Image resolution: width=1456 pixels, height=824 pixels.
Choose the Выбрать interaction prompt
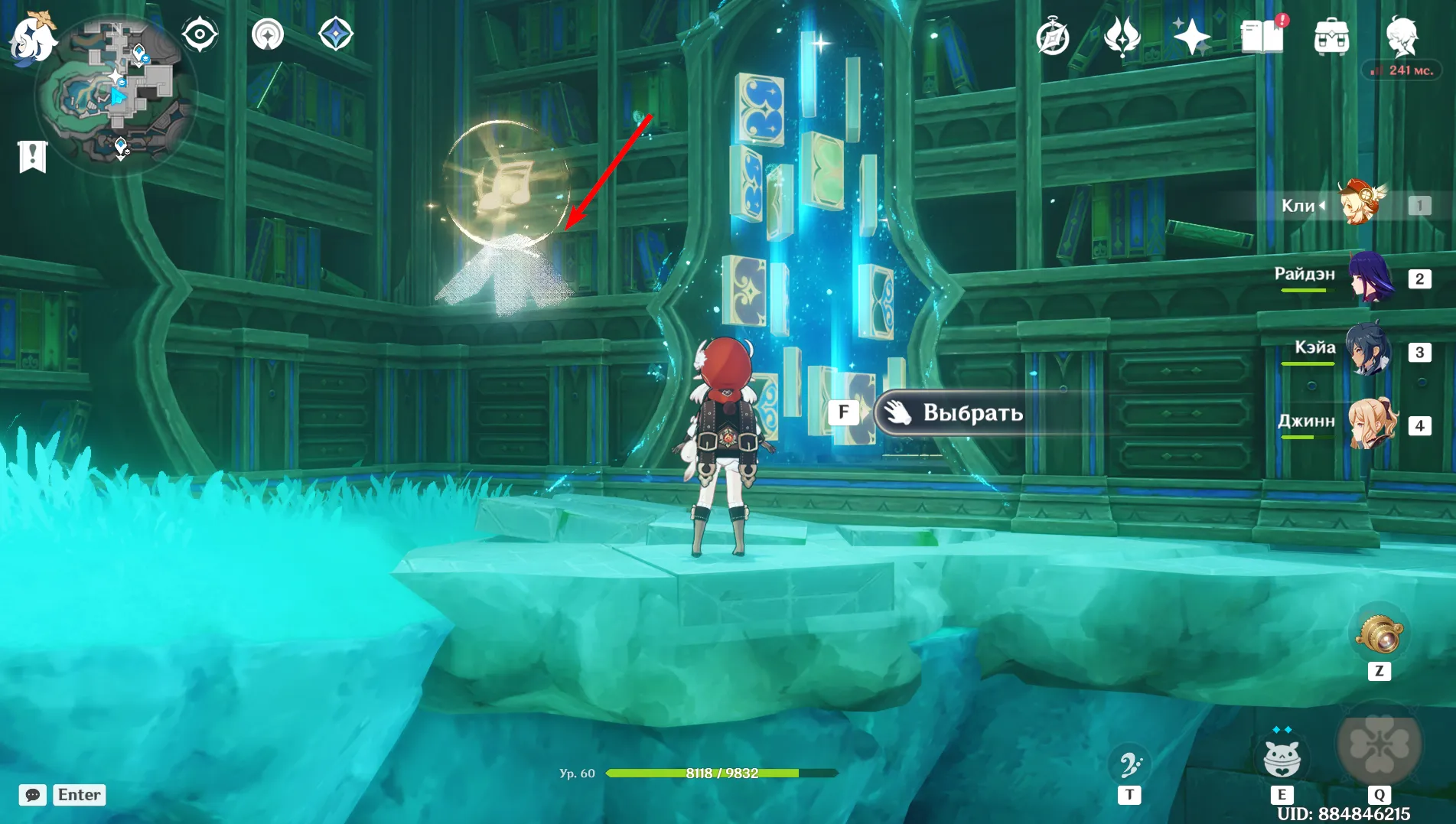tap(972, 413)
